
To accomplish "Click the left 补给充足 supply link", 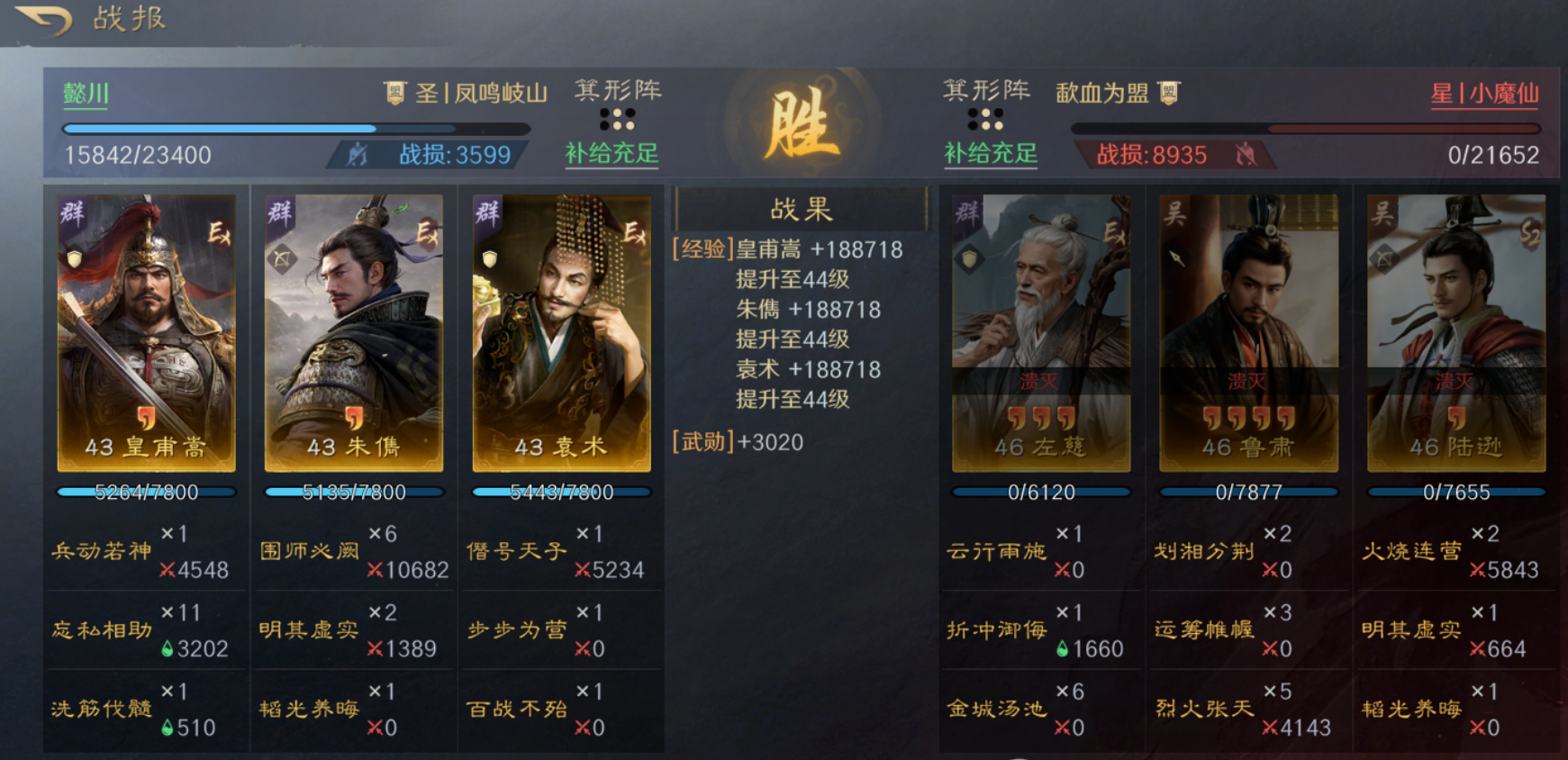I will coord(612,155).
